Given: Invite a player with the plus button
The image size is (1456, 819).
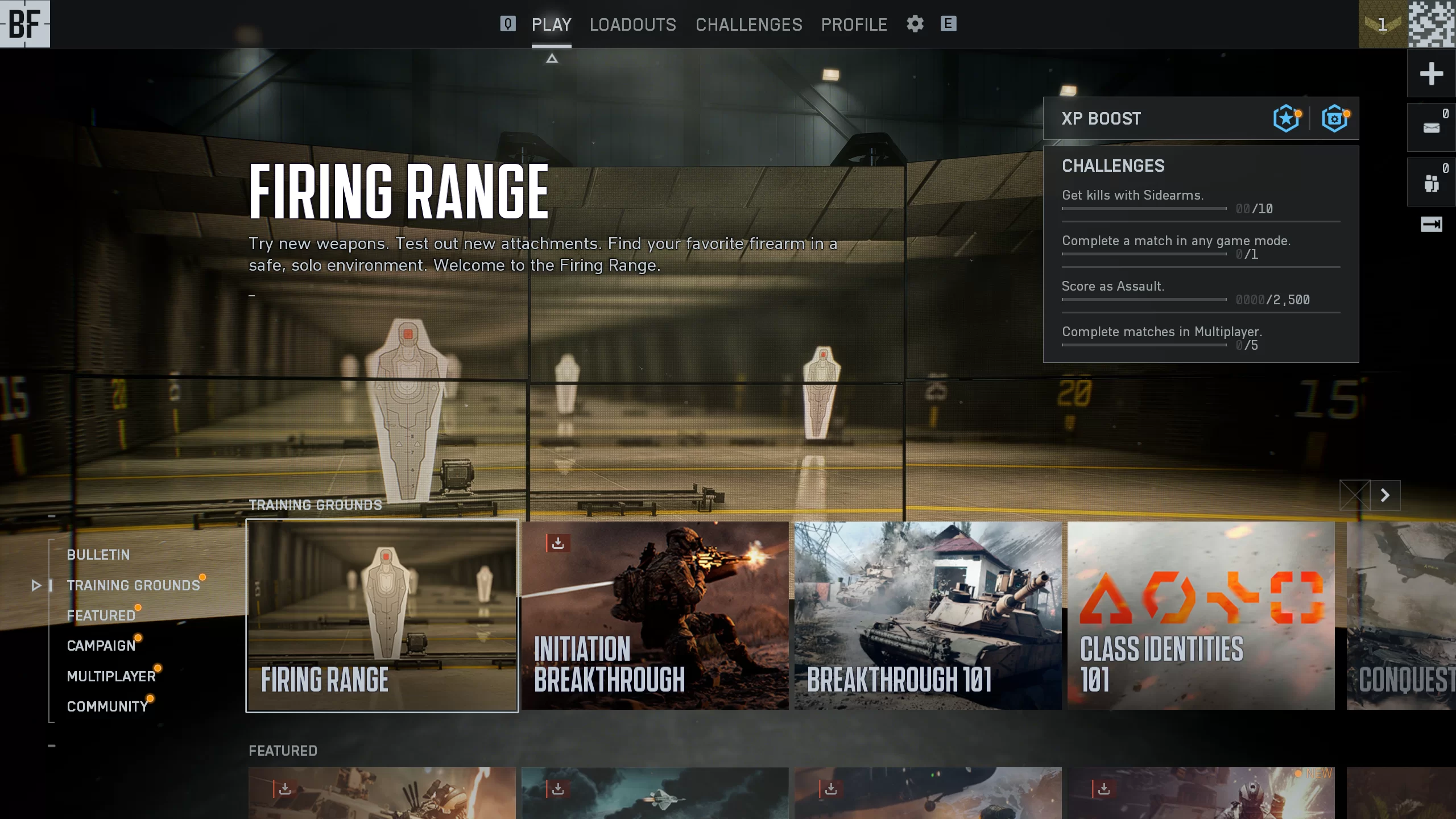Looking at the screenshot, I should click(1431, 73).
